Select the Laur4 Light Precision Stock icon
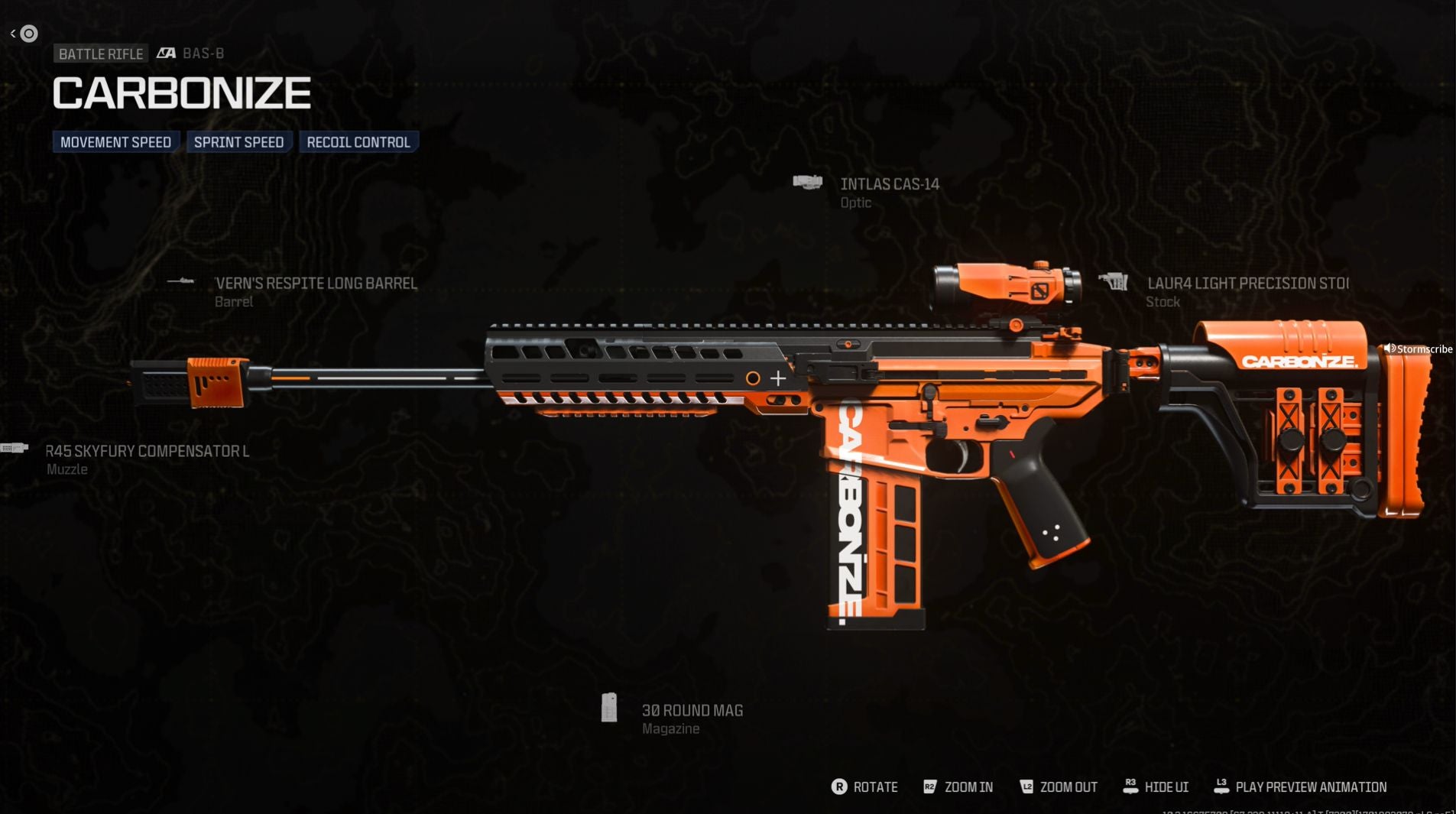The height and width of the screenshot is (814, 1456). [1114, 281]
